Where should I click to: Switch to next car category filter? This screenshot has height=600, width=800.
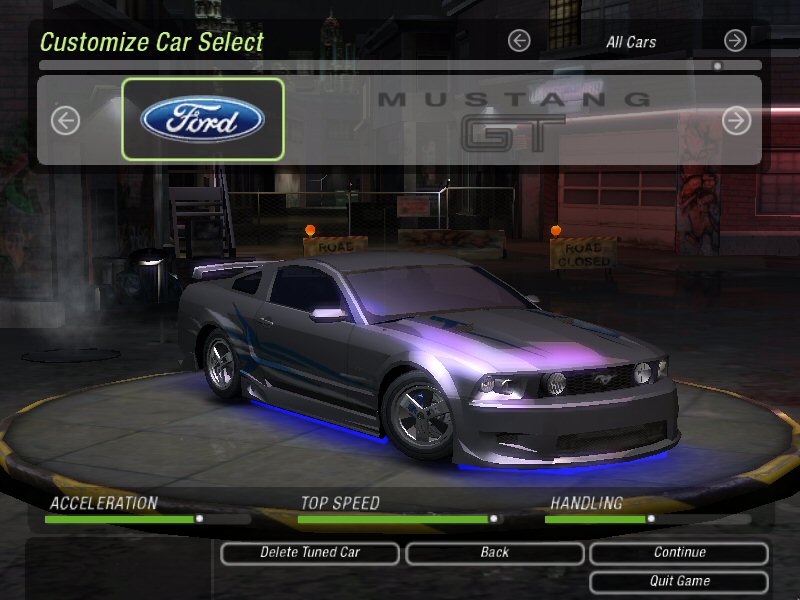tap(735, 41)
